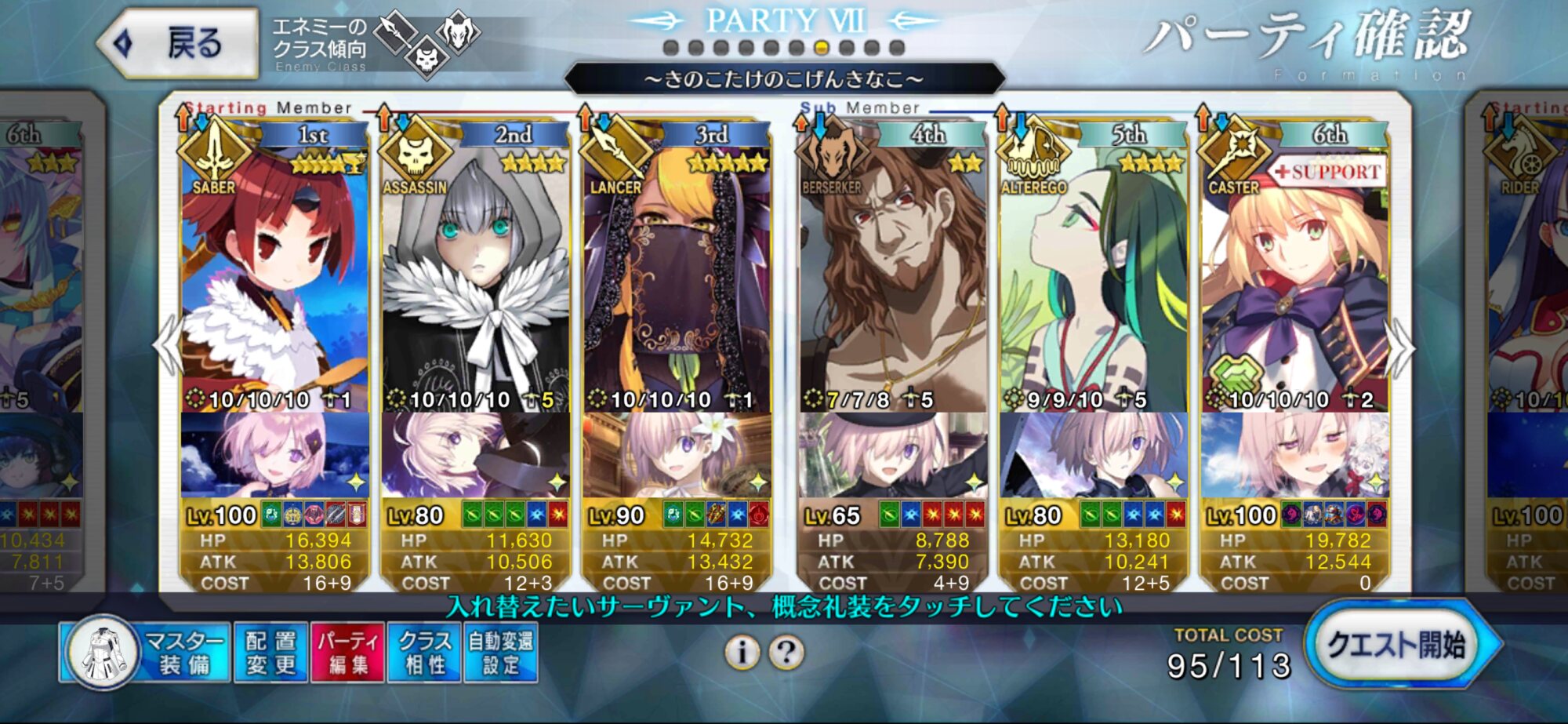Image resolution: width=1568 pixels, height=724 pixels.
Task: Select the 1st Saber servant card
Action: click(x=274, y=275)
